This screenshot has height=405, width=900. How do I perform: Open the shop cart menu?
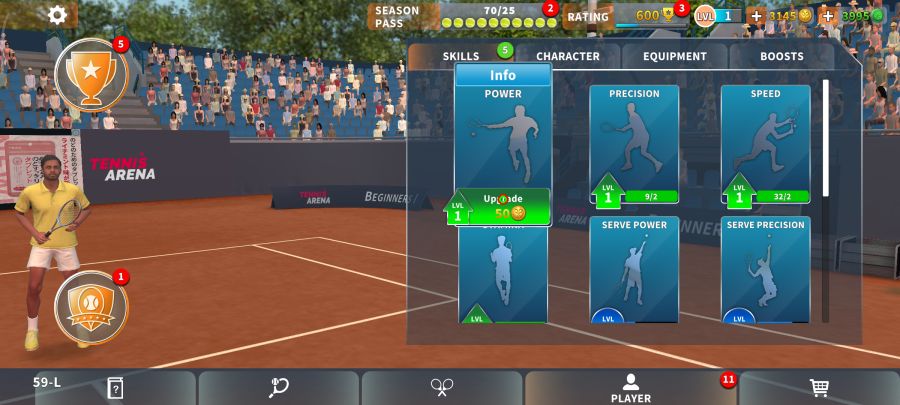[819, 388]
